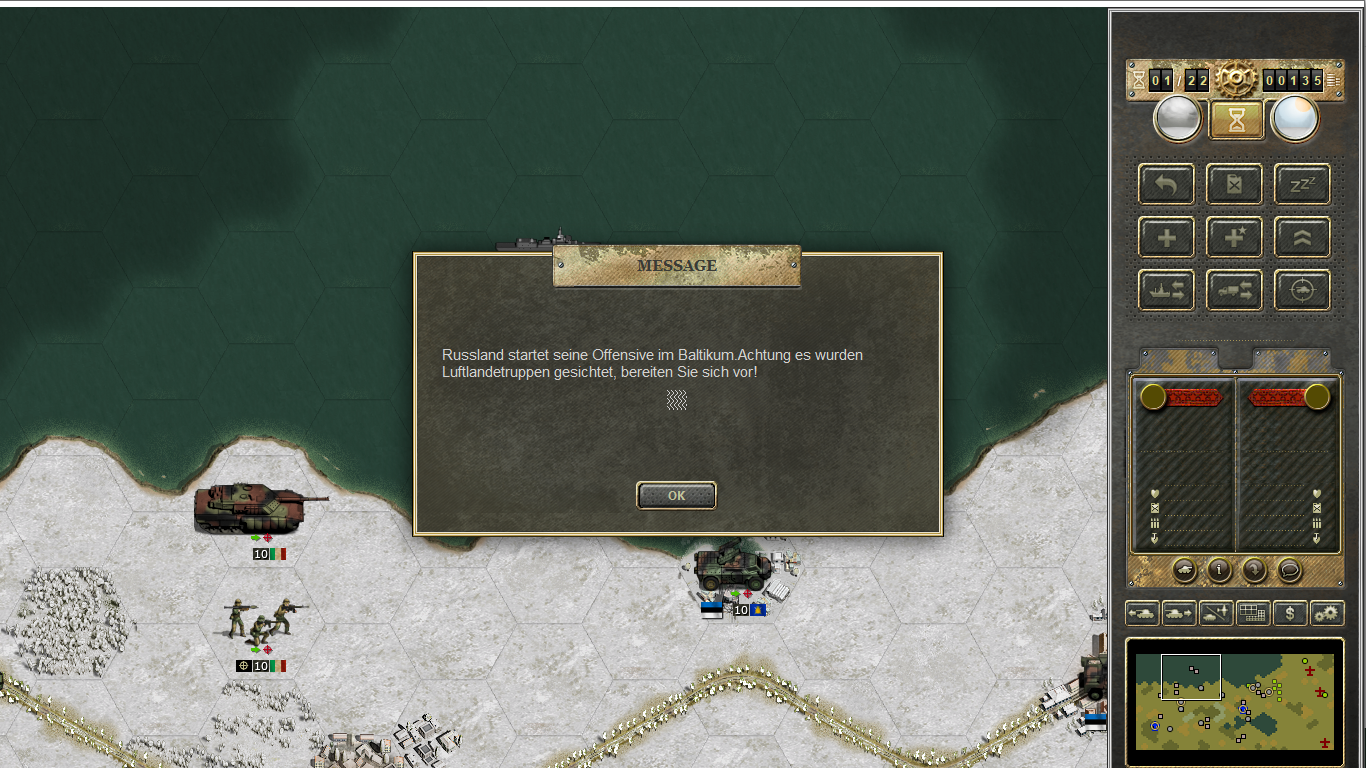Open the purchase screen with the dollar button
This screenshot has width=1366, height=768.
point(1290,613)
